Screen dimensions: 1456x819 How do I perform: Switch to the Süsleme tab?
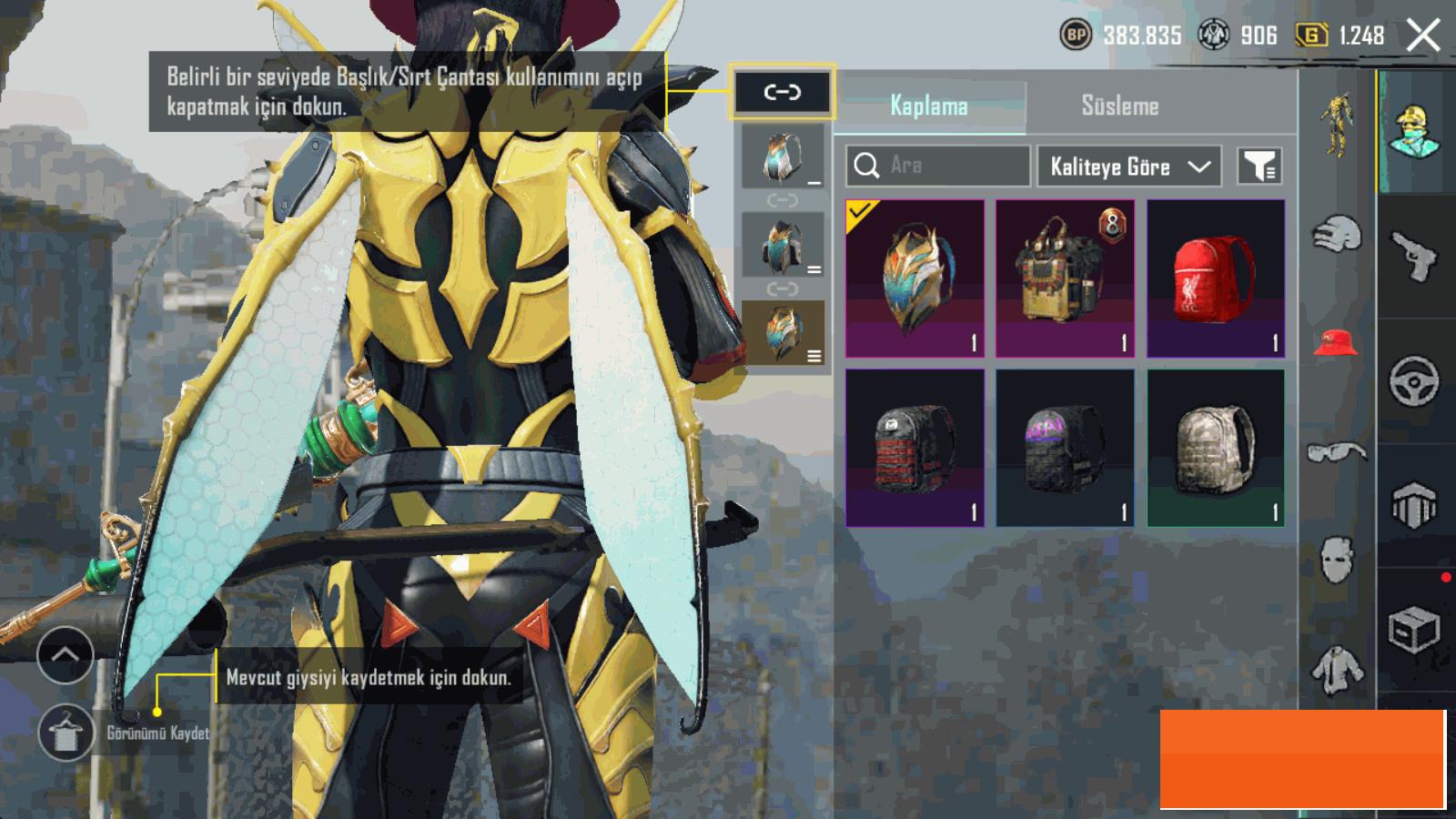[x=1119, y=106]
